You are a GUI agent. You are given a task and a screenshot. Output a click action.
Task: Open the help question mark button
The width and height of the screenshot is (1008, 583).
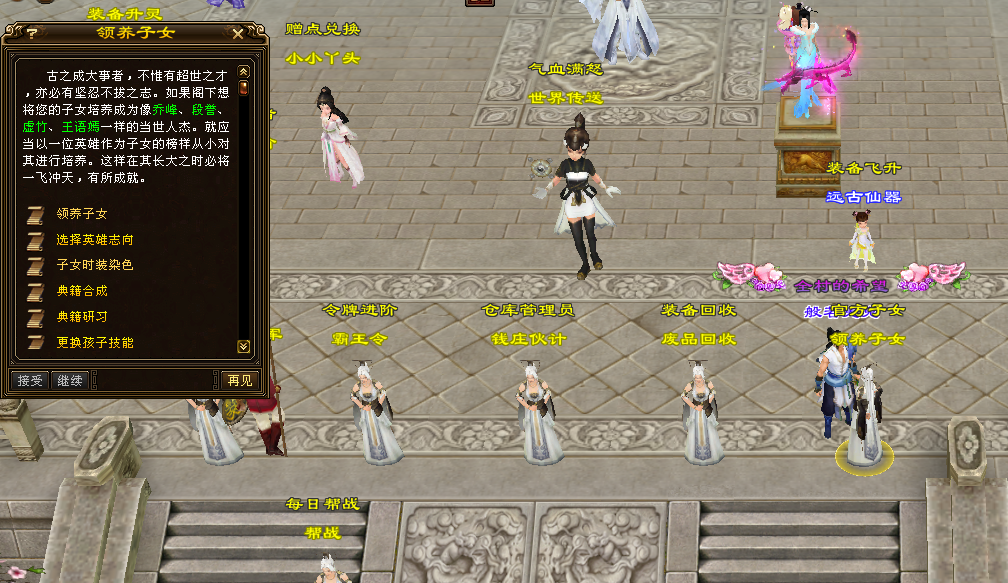33,33
